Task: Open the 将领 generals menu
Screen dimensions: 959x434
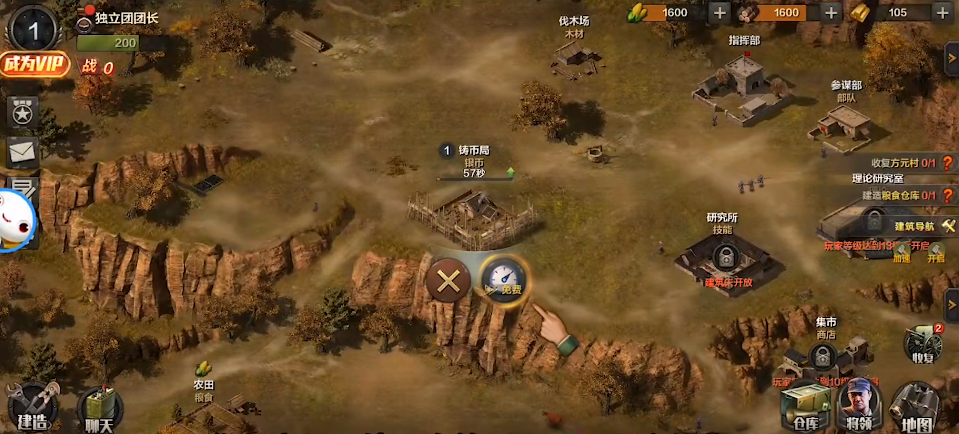Action: click(859, 408)
